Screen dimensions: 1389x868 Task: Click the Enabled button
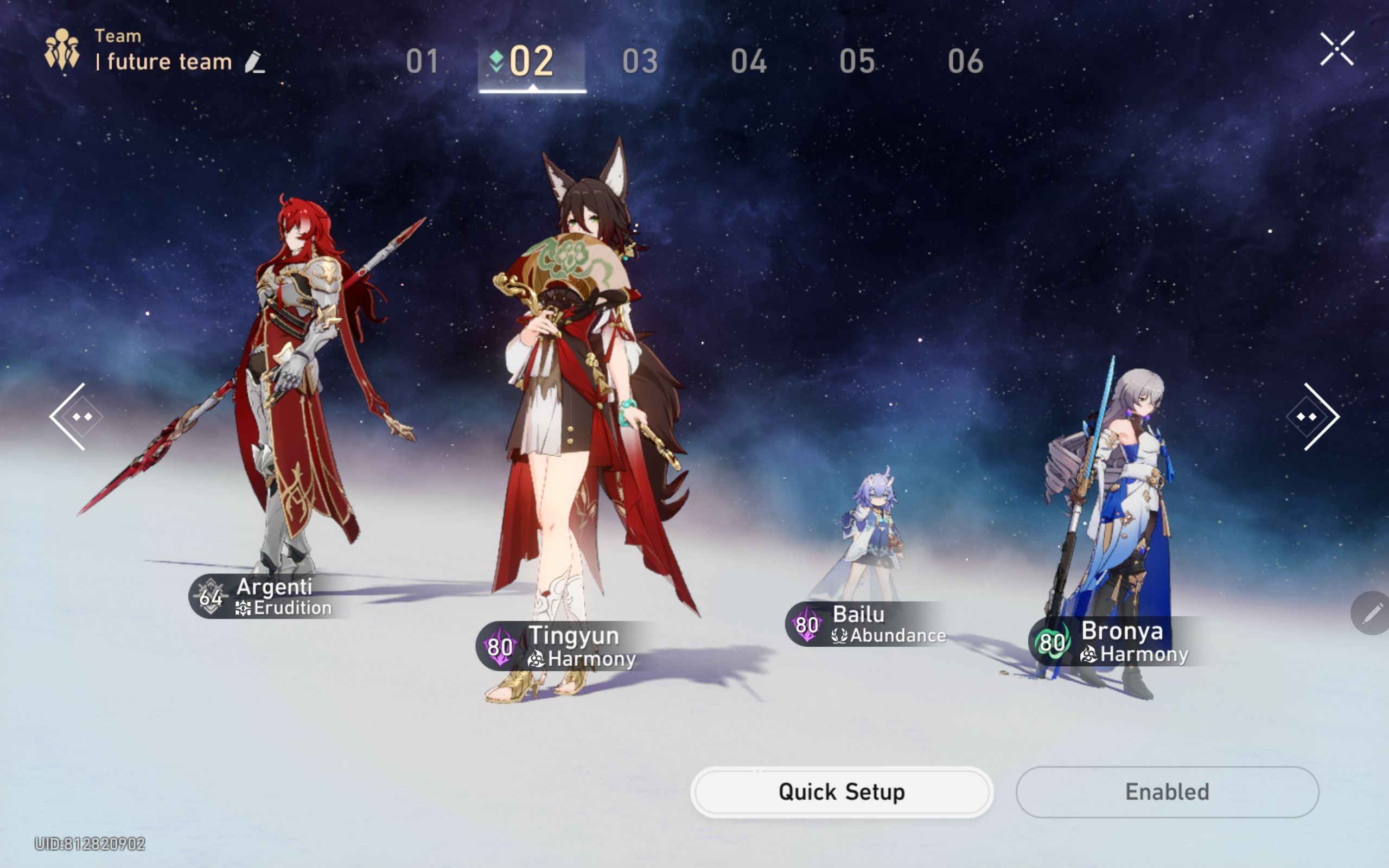[x=1168, y=792]
